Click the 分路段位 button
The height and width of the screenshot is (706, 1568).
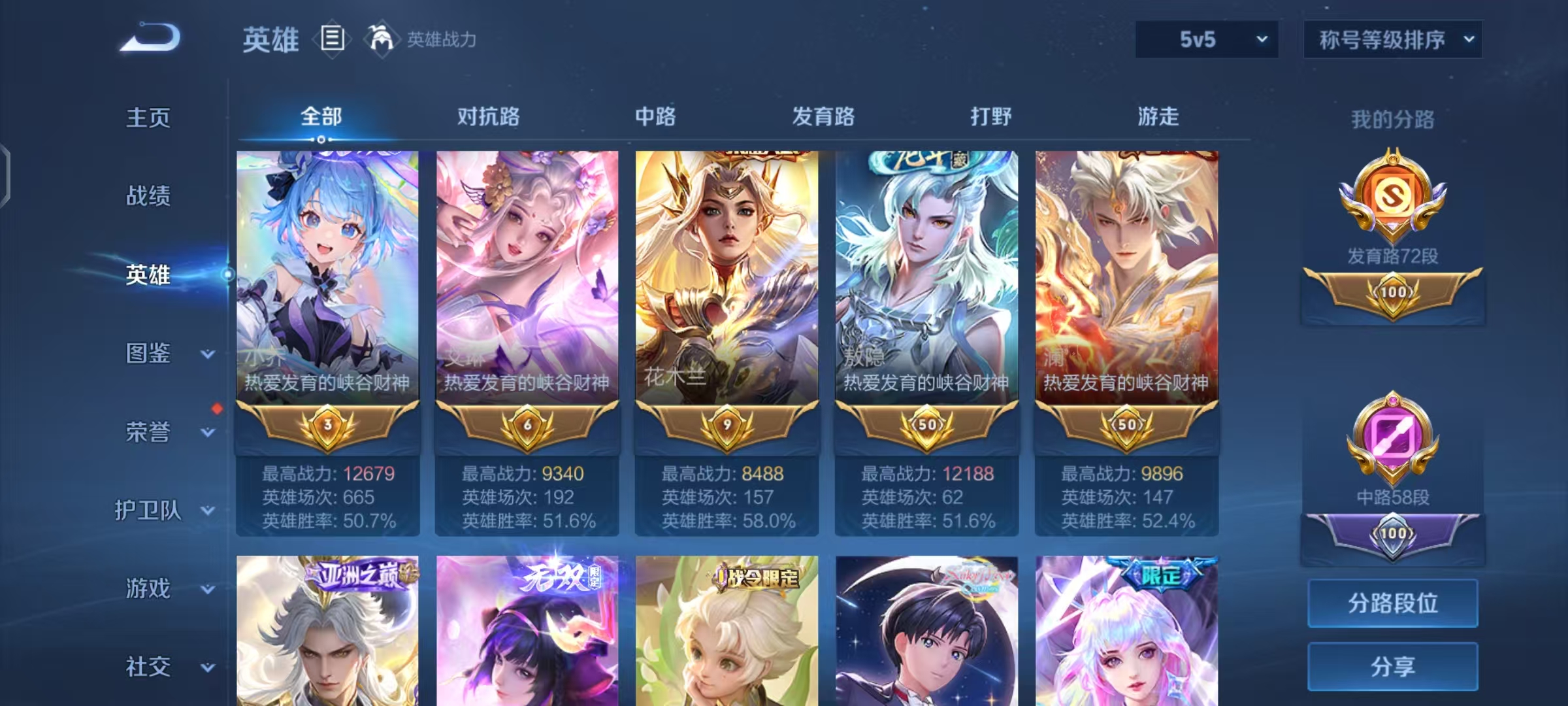(x=1392, y=603)
